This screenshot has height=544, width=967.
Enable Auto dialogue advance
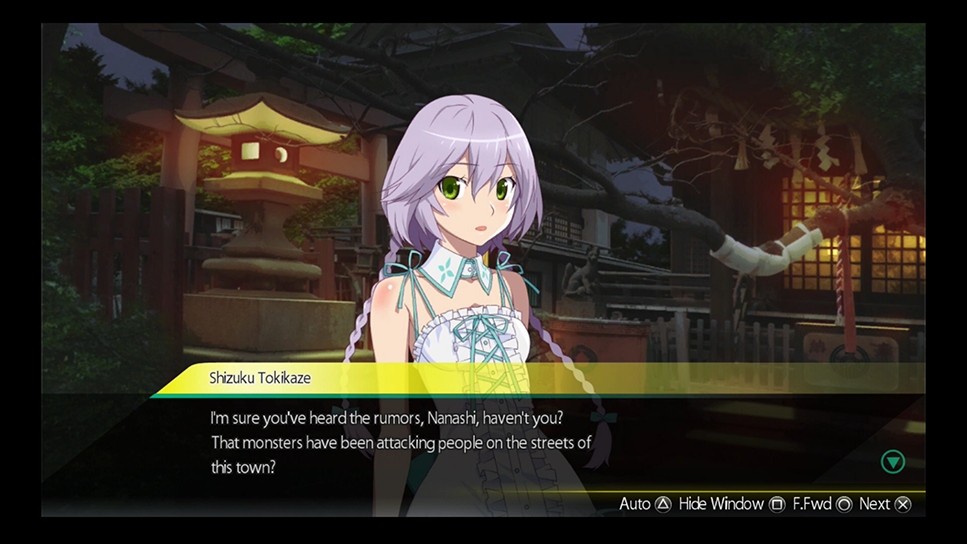645,504
